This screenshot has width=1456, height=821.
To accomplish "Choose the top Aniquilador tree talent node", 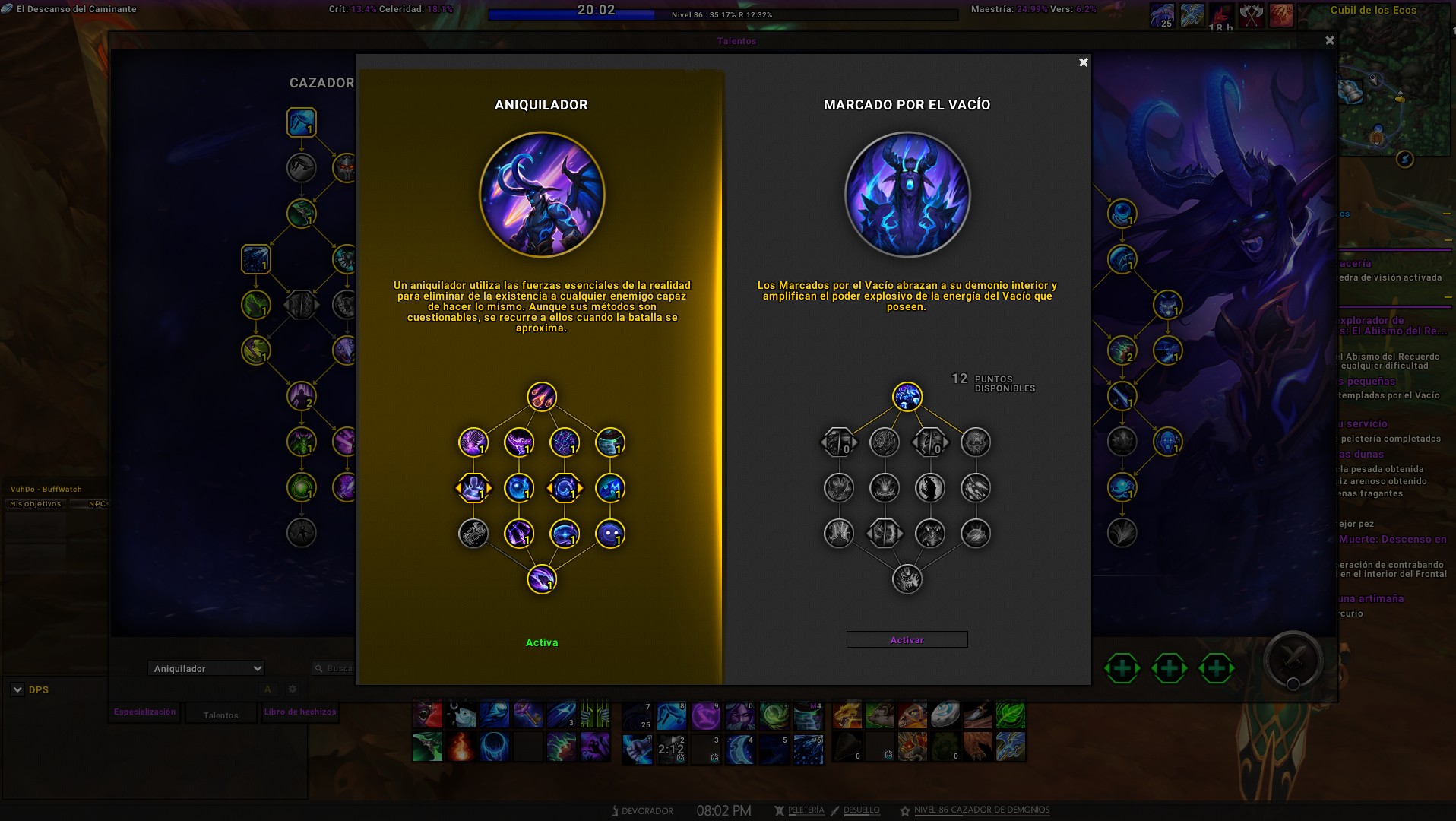I will [542, 397].
